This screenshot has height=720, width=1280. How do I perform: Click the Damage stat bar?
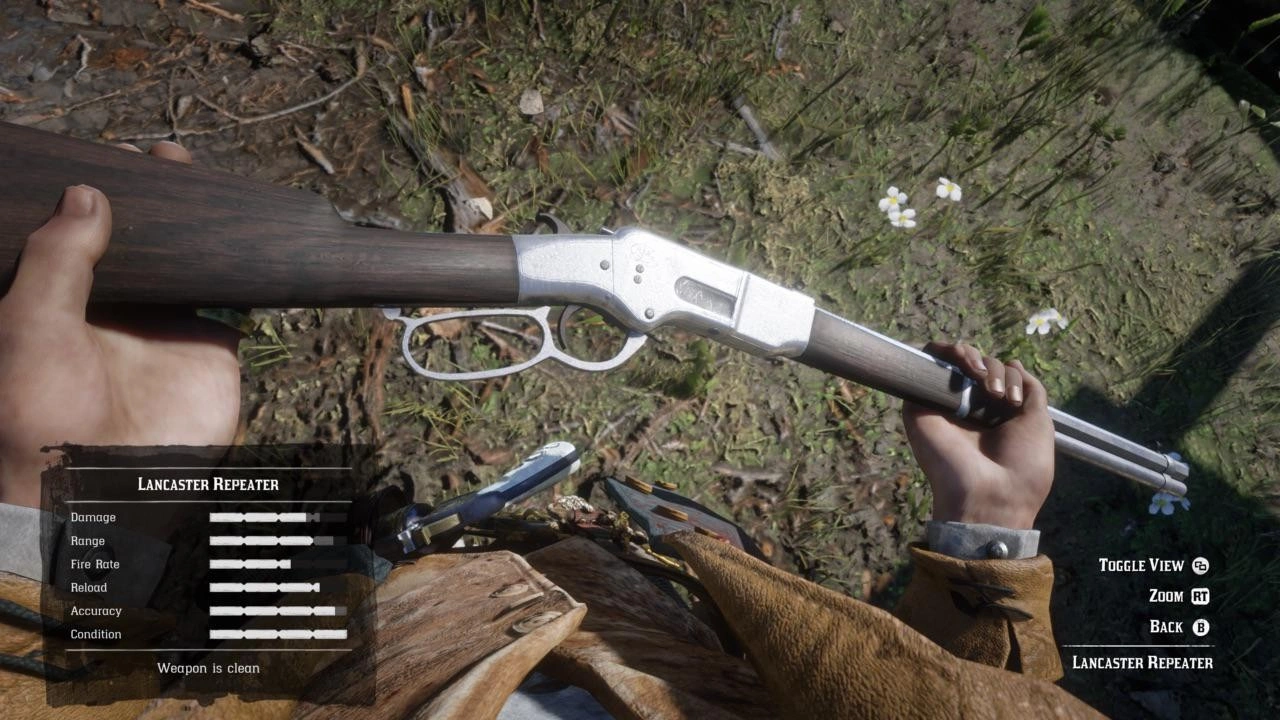pyautogui.click(x=277, y=517)
